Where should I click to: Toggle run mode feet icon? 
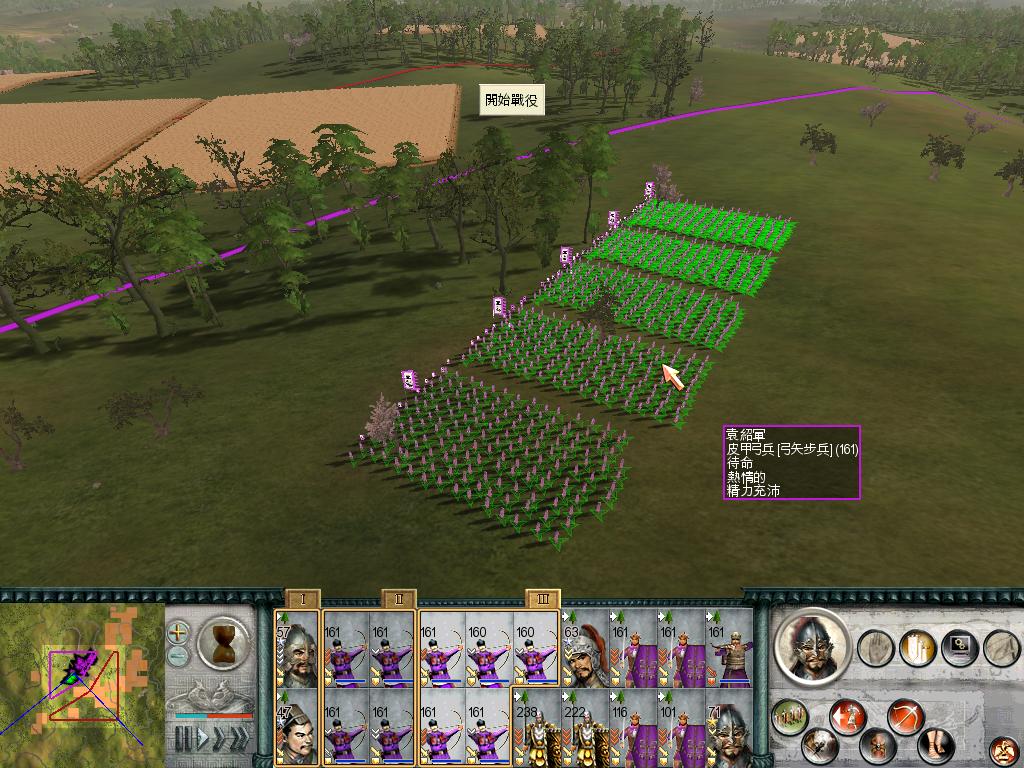click(935, 744)
